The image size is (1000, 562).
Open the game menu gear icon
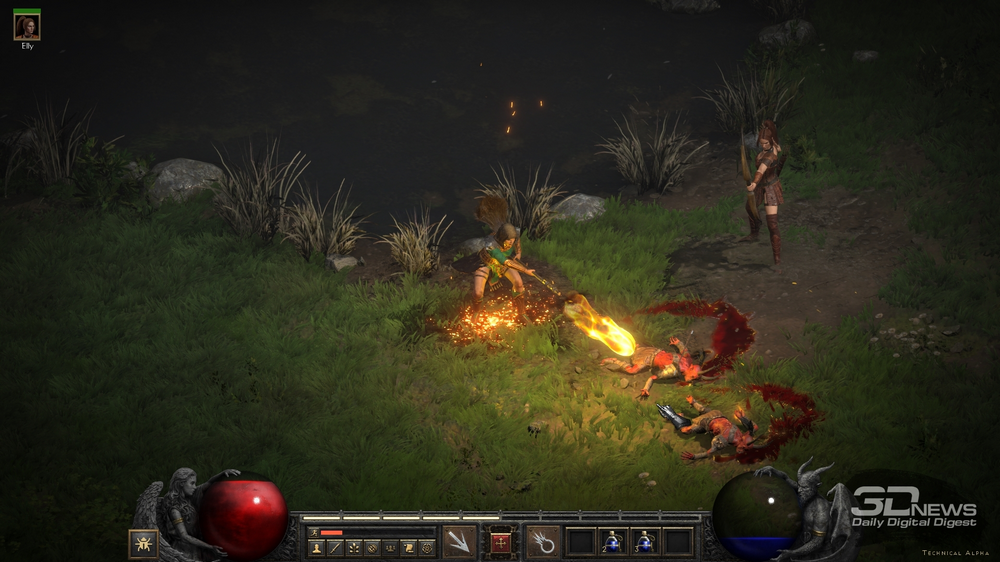[427, 548]
